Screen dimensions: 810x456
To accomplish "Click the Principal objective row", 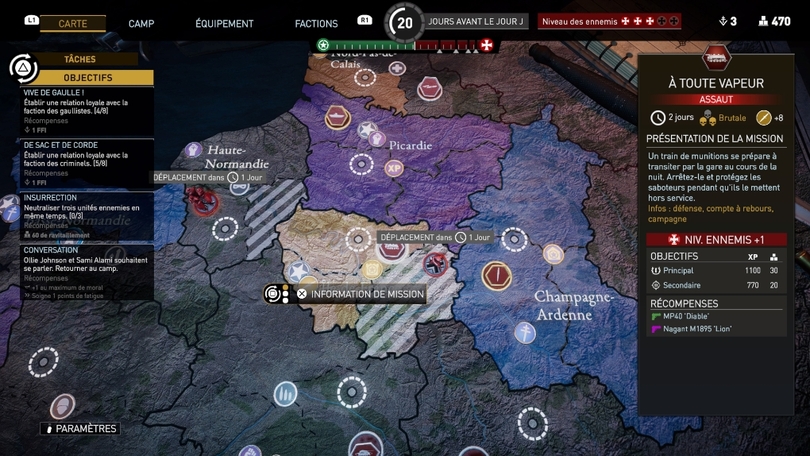I will tap(713, 270).
